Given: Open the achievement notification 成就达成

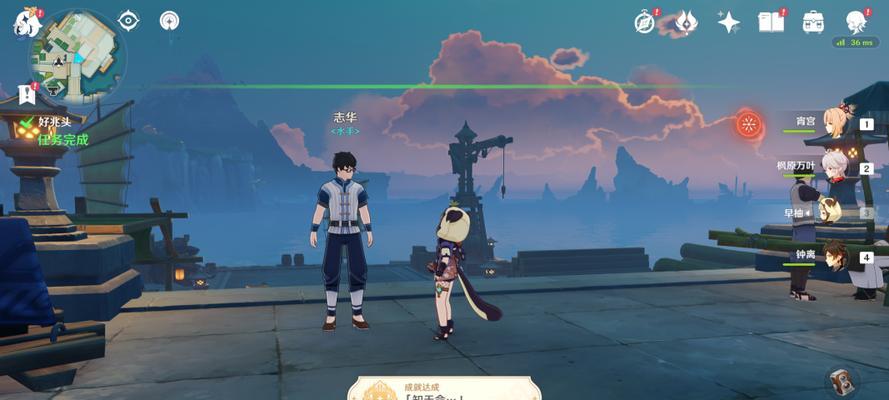Looking at the screenshot, I should (444, 388).
